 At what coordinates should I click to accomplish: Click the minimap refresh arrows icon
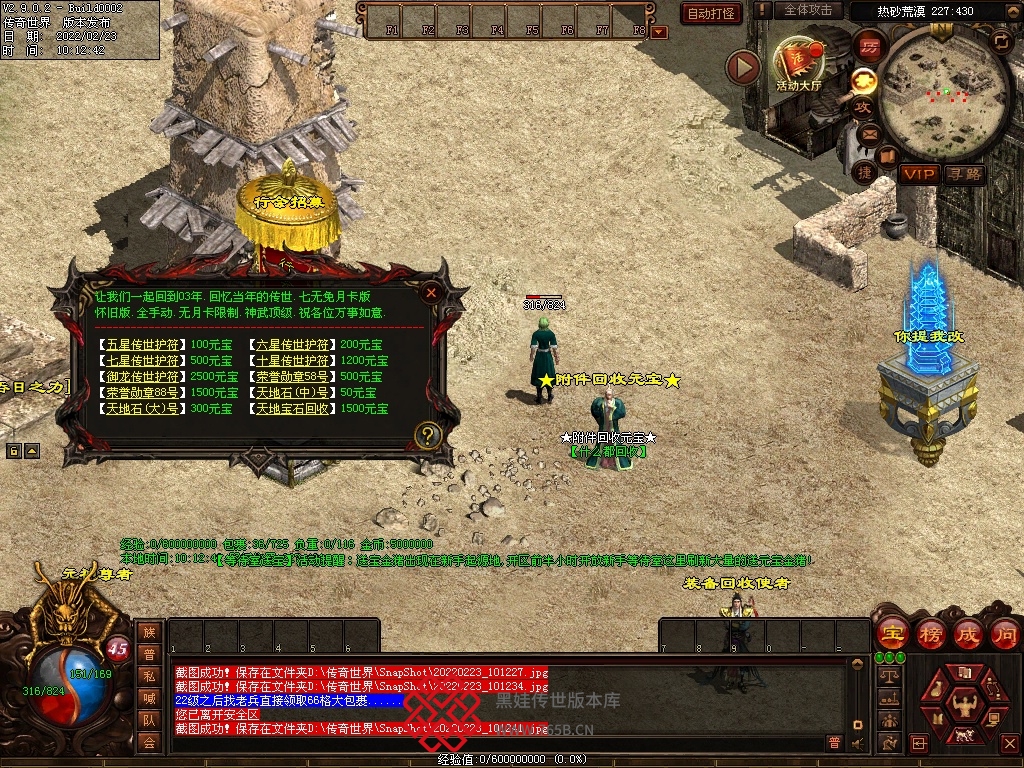click(1000, 41)
